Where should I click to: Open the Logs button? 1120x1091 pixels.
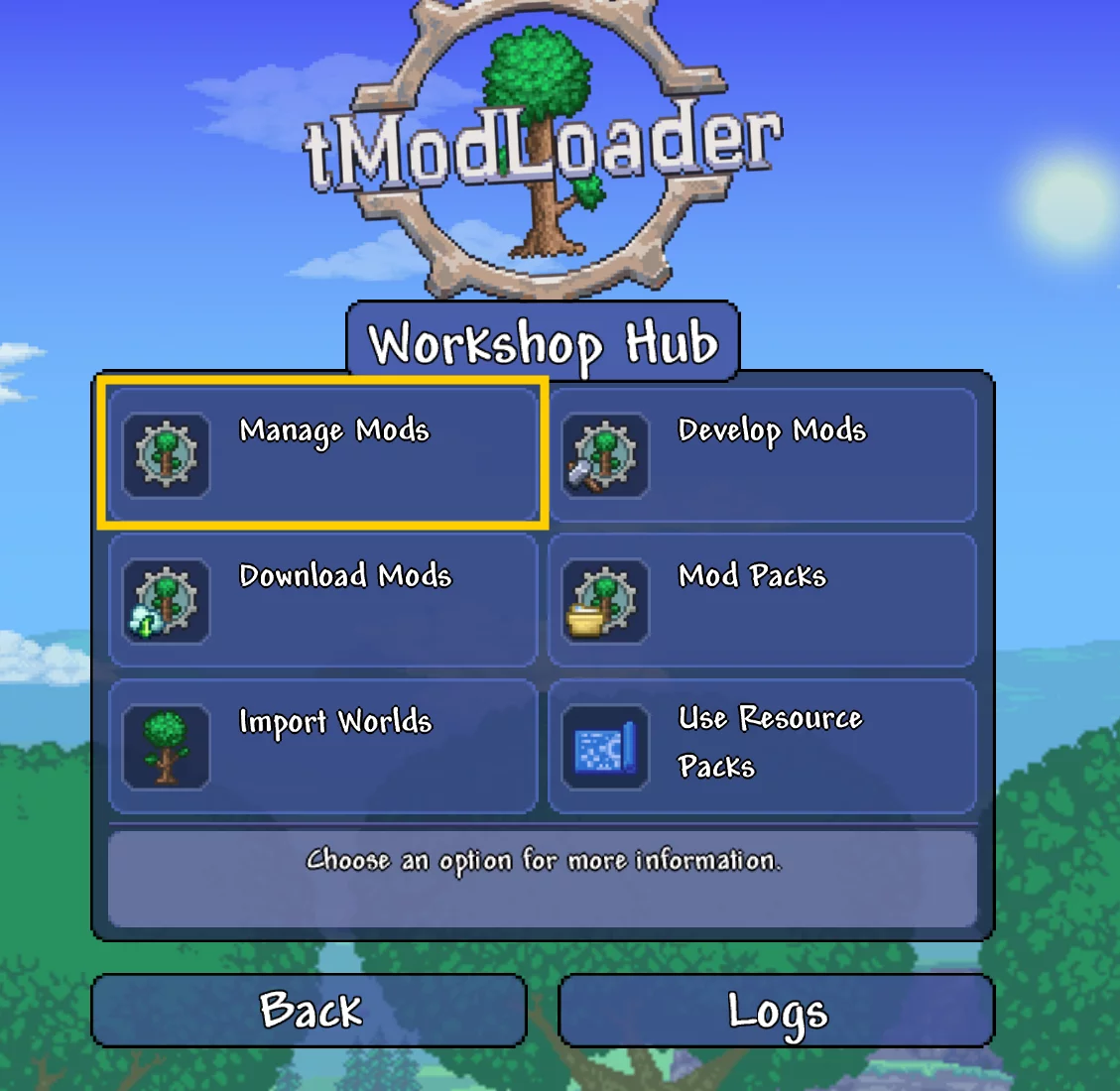pyautogui.click(x=776, y=1011)
